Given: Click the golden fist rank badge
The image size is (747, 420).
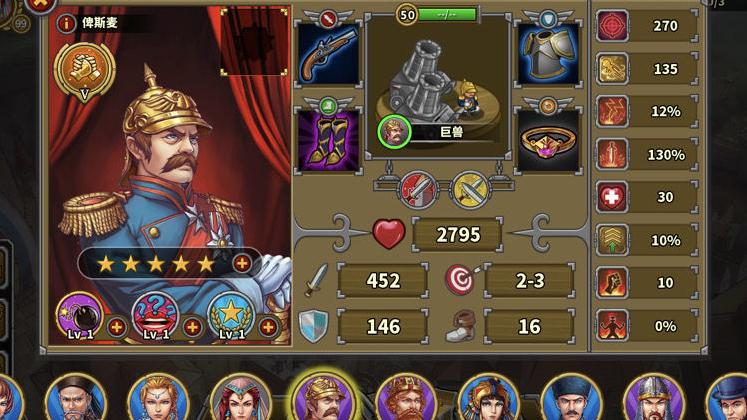Looking at the screenshot, I should pos(85,68).
